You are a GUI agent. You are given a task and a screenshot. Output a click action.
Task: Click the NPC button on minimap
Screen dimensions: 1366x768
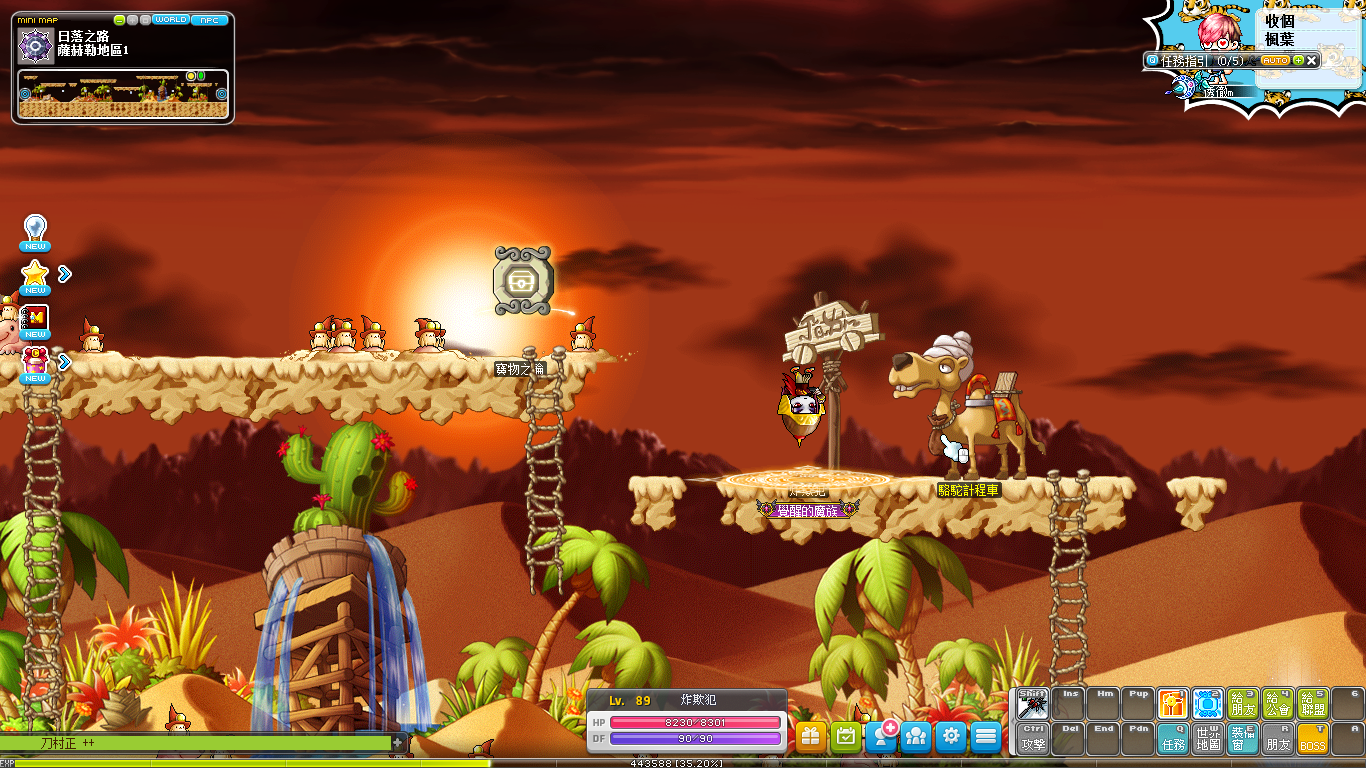tap(209, 20)
